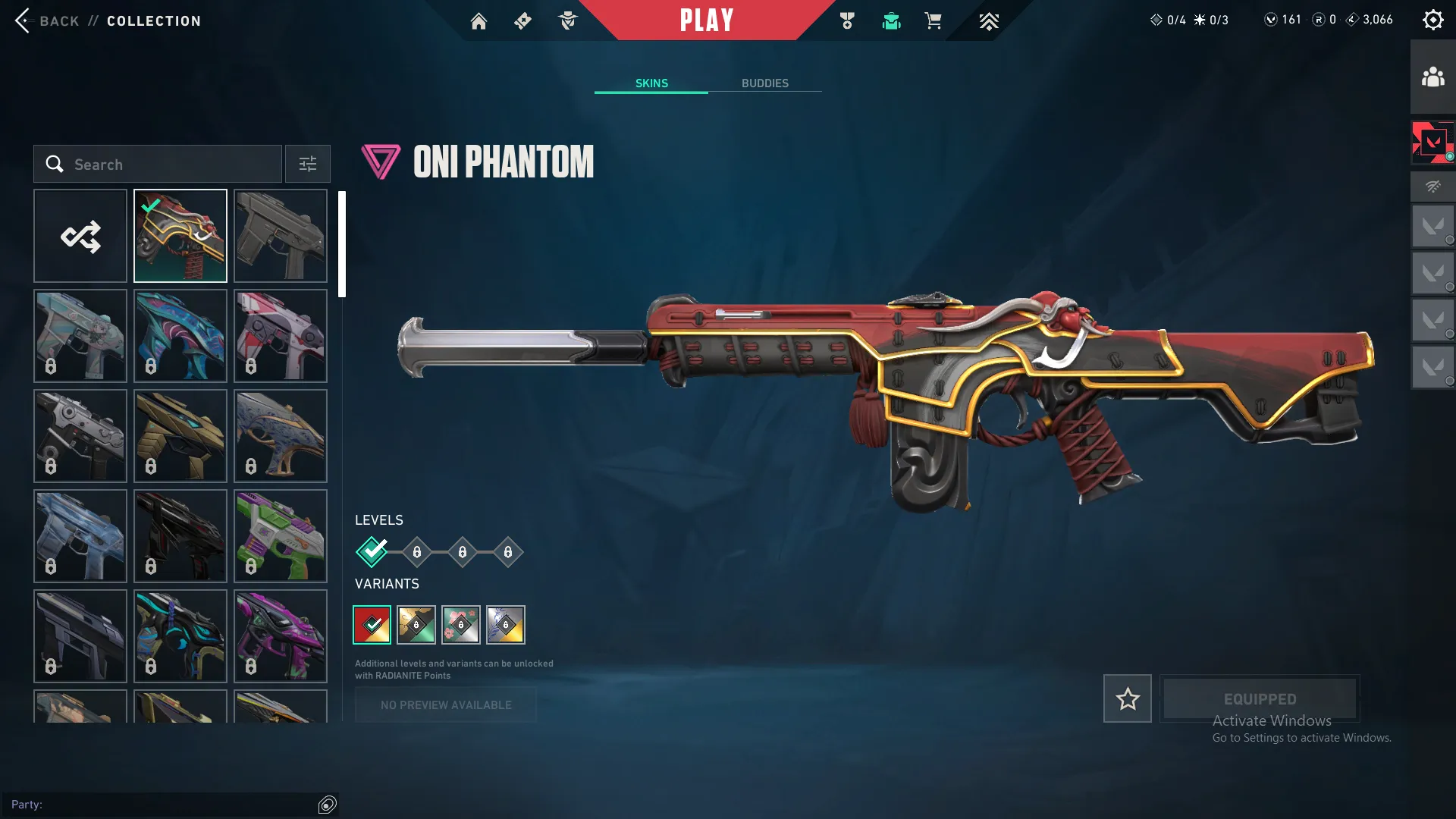Open Career history via the medal icon
Image resolution: width=1456 pixels, height=819 pixels.
(848, 20)
